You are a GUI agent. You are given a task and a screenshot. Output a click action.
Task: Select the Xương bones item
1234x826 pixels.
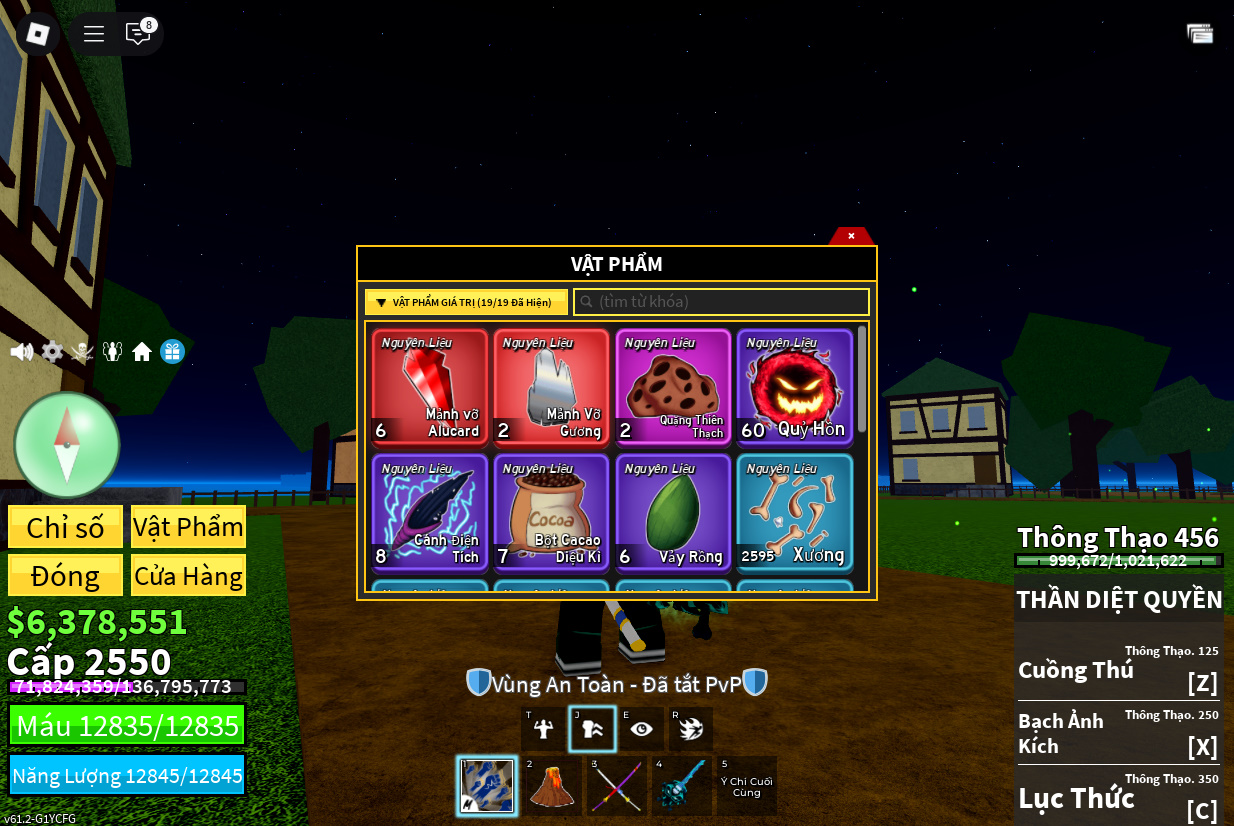[795, 512]
